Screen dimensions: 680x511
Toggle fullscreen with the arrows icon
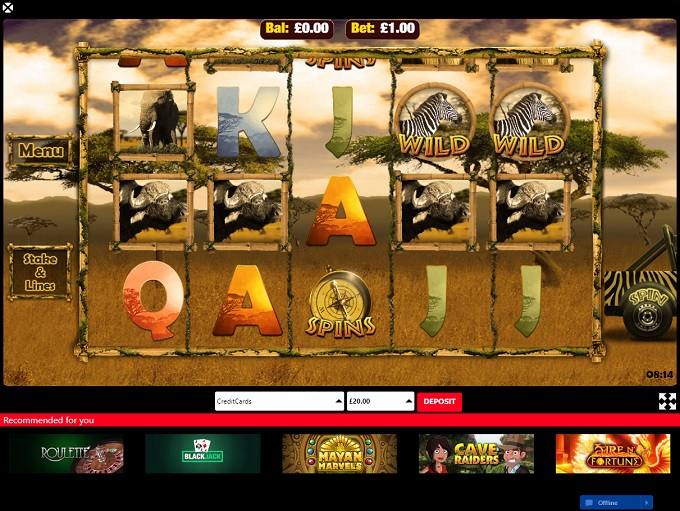click(667, 401)
